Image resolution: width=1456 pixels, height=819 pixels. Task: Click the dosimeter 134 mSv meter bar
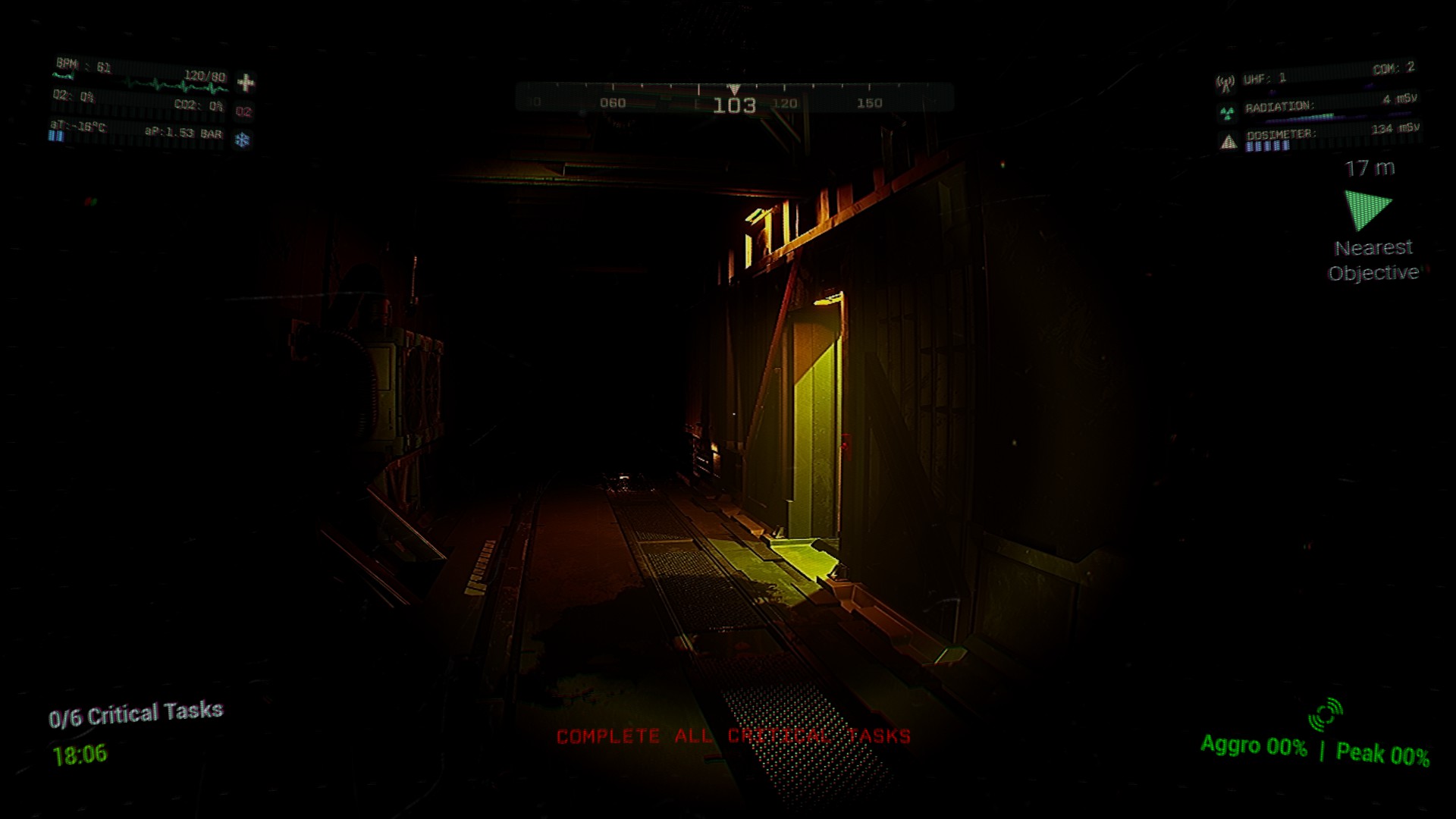pyautogui.click(x=1267, y=147)
